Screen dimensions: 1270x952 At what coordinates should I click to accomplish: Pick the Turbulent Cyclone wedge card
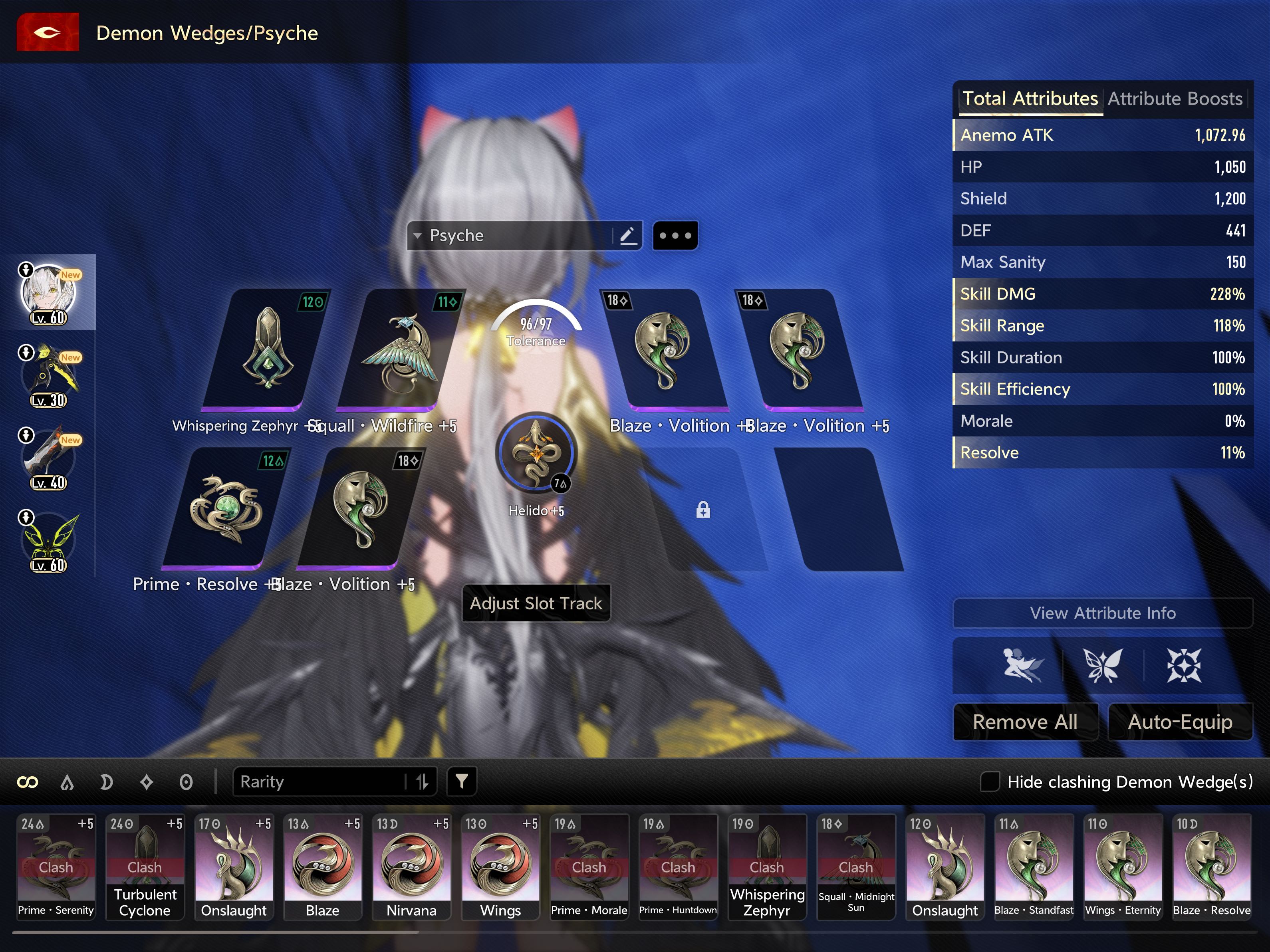[x=145, y=866]
